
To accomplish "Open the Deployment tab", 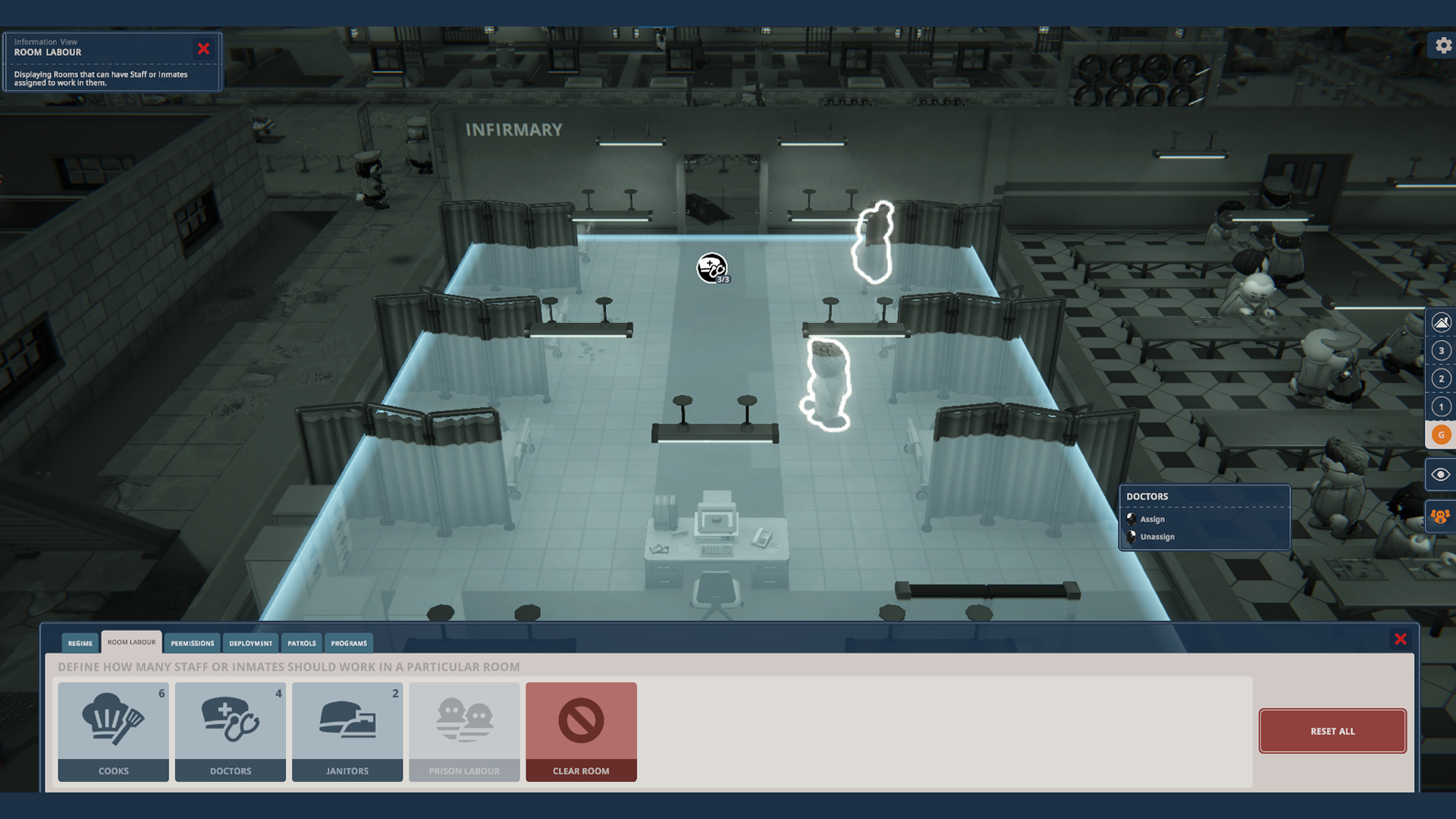I will [250, 642].
